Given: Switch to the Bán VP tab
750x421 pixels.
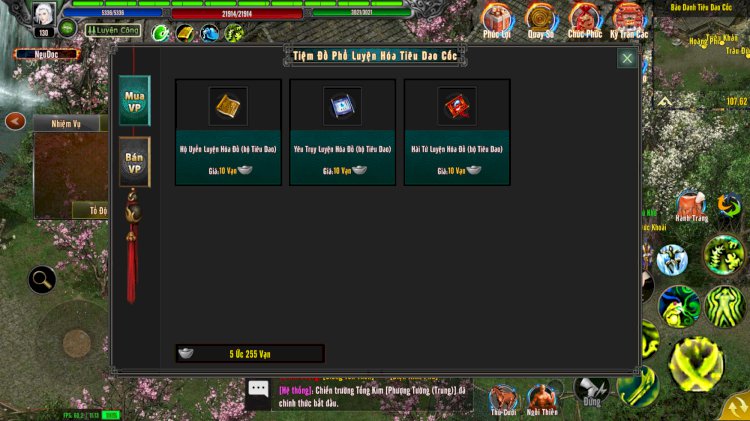Looking at the screenshot, I should (x=134, y=162).
